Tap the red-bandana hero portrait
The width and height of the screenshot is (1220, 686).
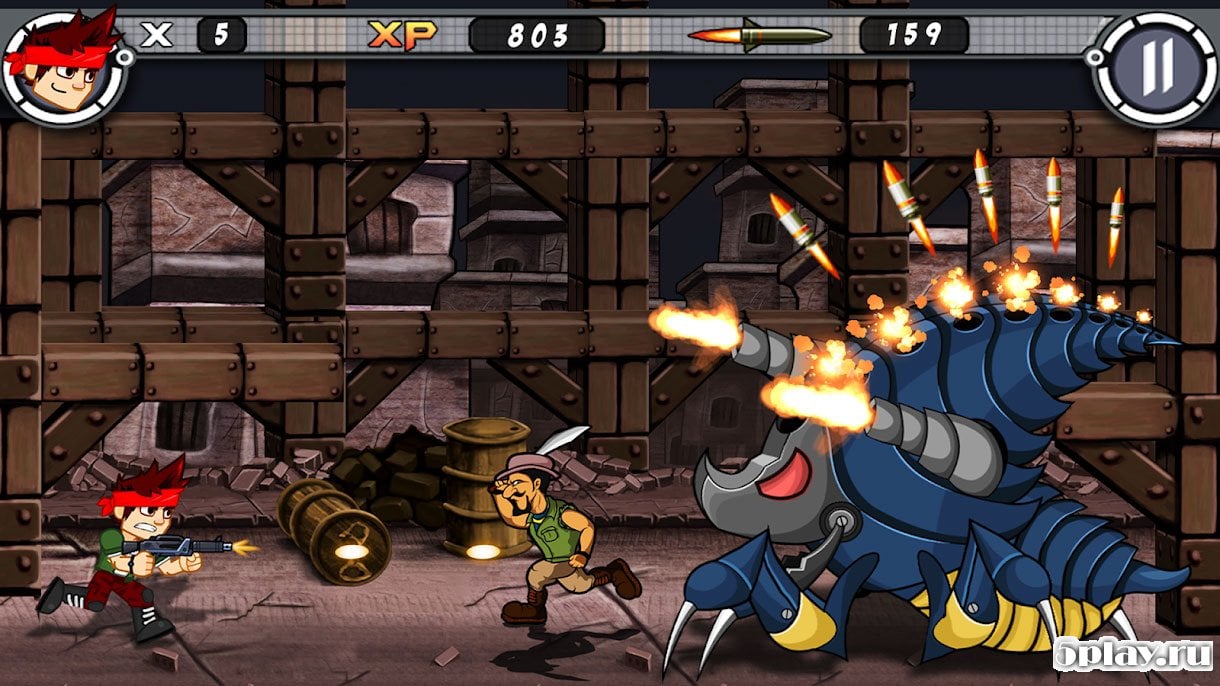pos(62,65)
